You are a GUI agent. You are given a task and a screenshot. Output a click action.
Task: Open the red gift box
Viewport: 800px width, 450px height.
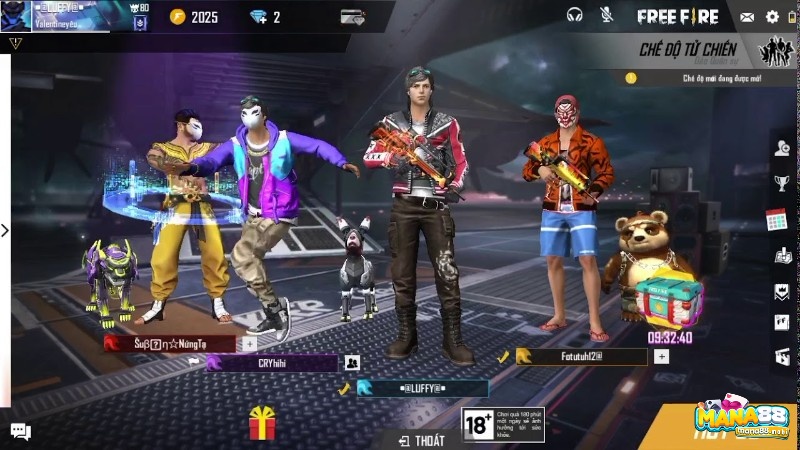(262, 423)
